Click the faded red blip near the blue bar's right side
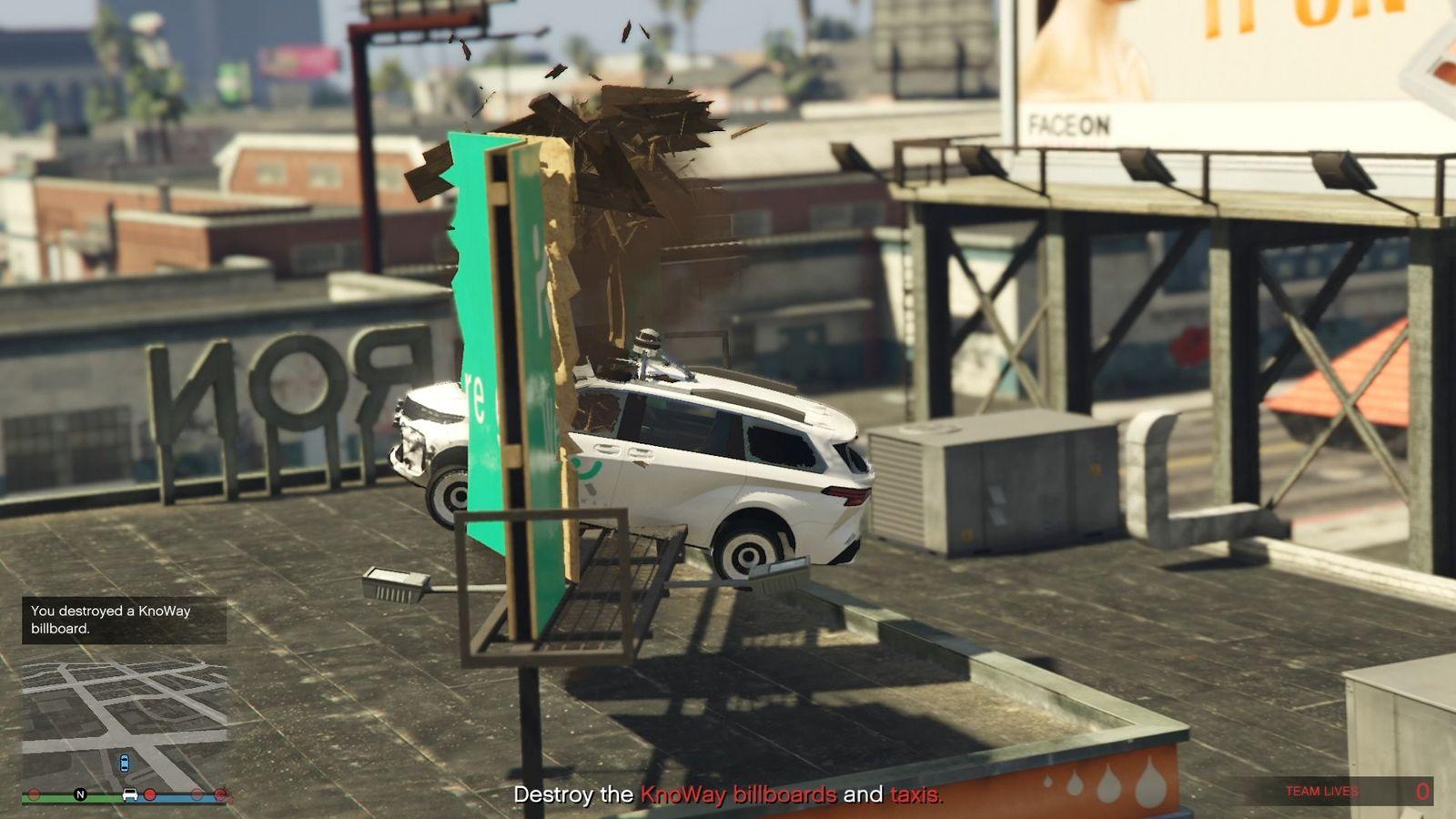The image size is (1456, 819). tap(197, 794)
